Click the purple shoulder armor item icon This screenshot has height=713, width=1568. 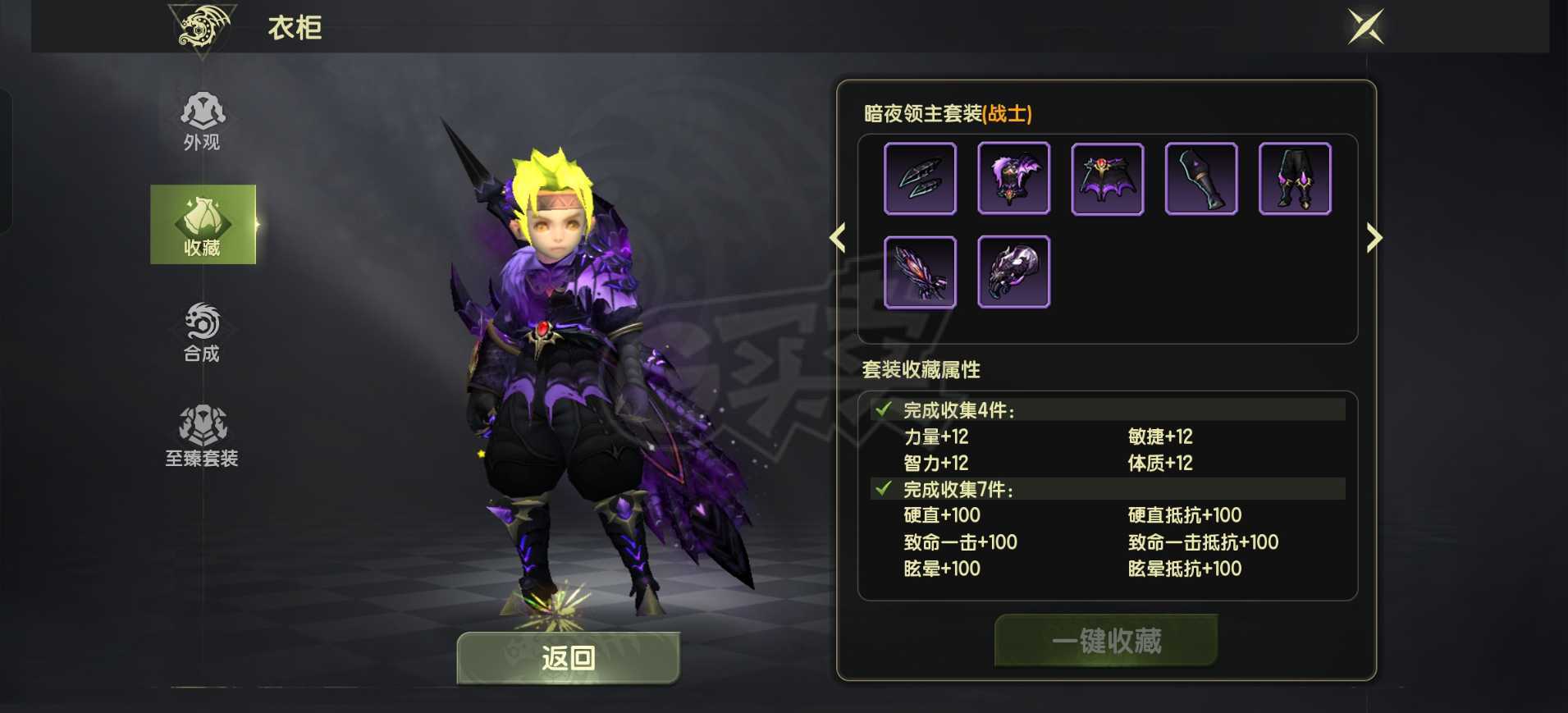click(1015, 178)
